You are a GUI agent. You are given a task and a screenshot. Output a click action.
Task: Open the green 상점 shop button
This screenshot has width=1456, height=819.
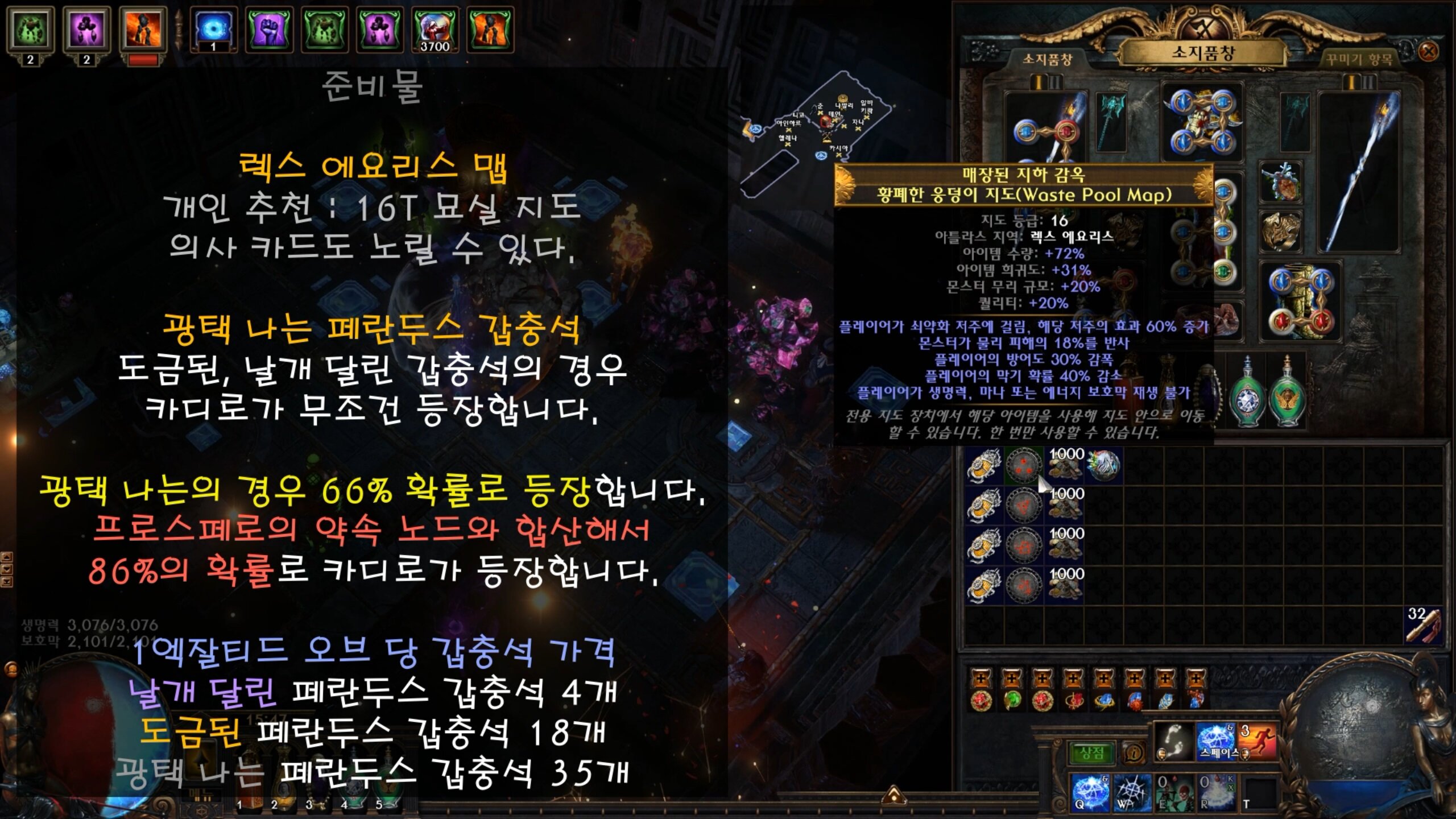pyautogui.click(x=1091, y=753)
